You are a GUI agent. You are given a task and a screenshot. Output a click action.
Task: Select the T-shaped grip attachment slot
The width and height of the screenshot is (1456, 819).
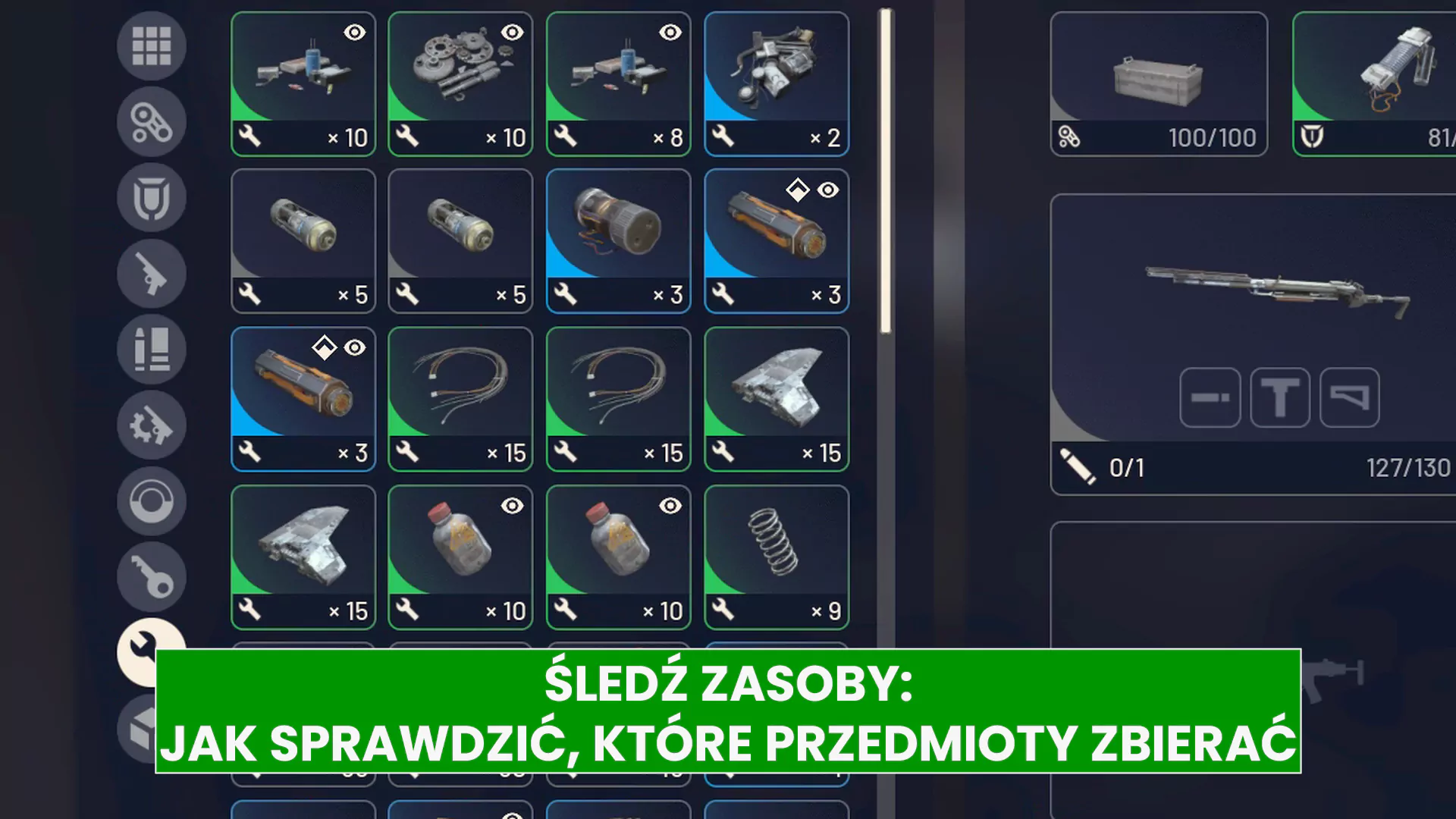click(1281, 398)
